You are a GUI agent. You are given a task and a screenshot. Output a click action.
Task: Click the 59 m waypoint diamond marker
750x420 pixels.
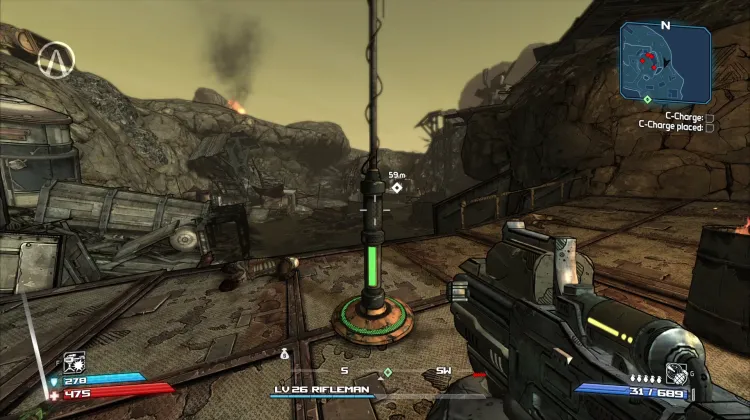(397, 187)
